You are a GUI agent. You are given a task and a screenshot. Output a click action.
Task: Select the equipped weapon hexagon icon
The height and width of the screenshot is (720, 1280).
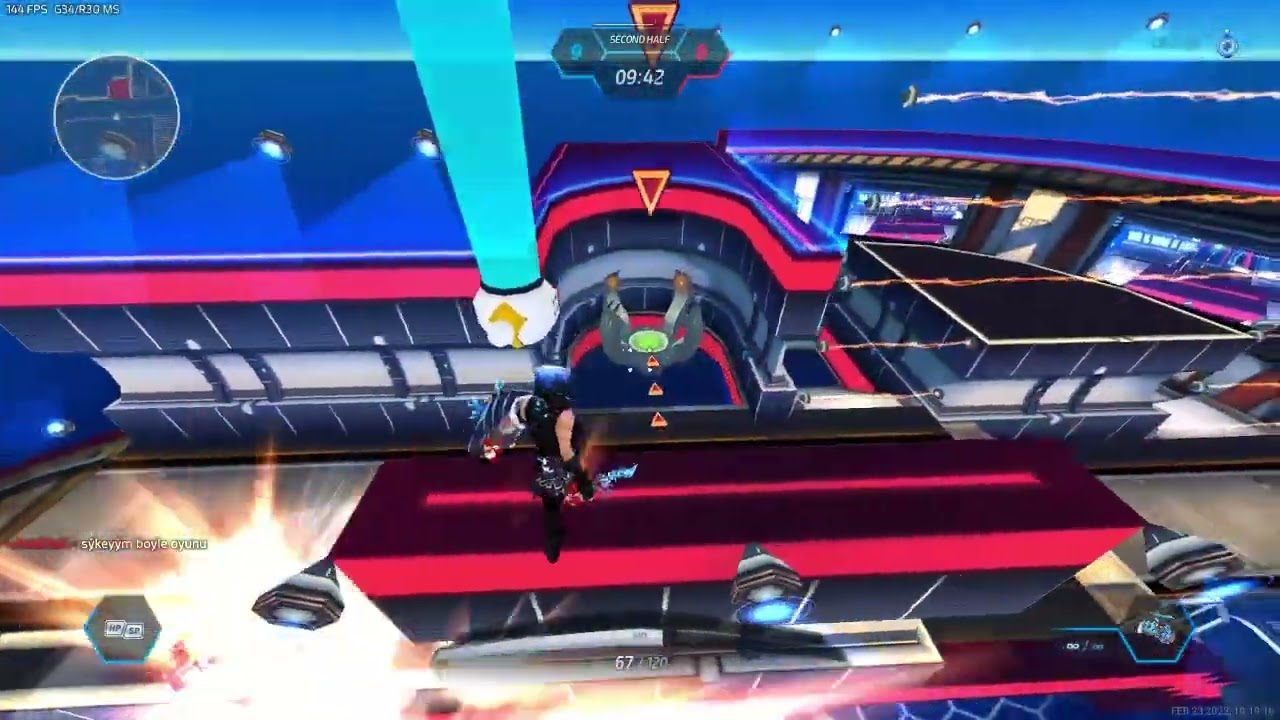coord(1158,631)
